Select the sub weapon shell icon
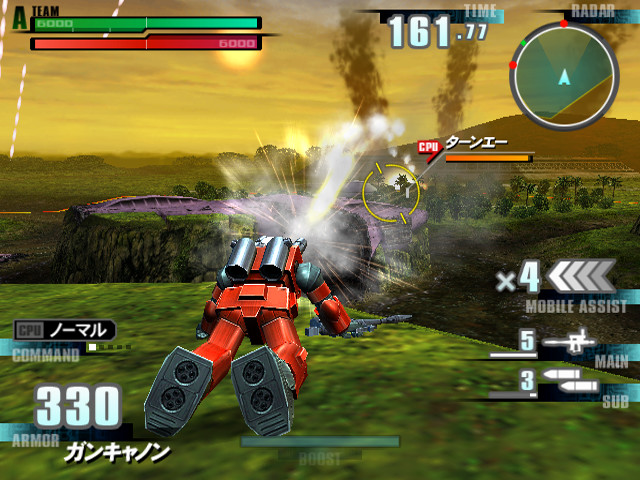The image size is (640, 480). click(x=571, y=381)
